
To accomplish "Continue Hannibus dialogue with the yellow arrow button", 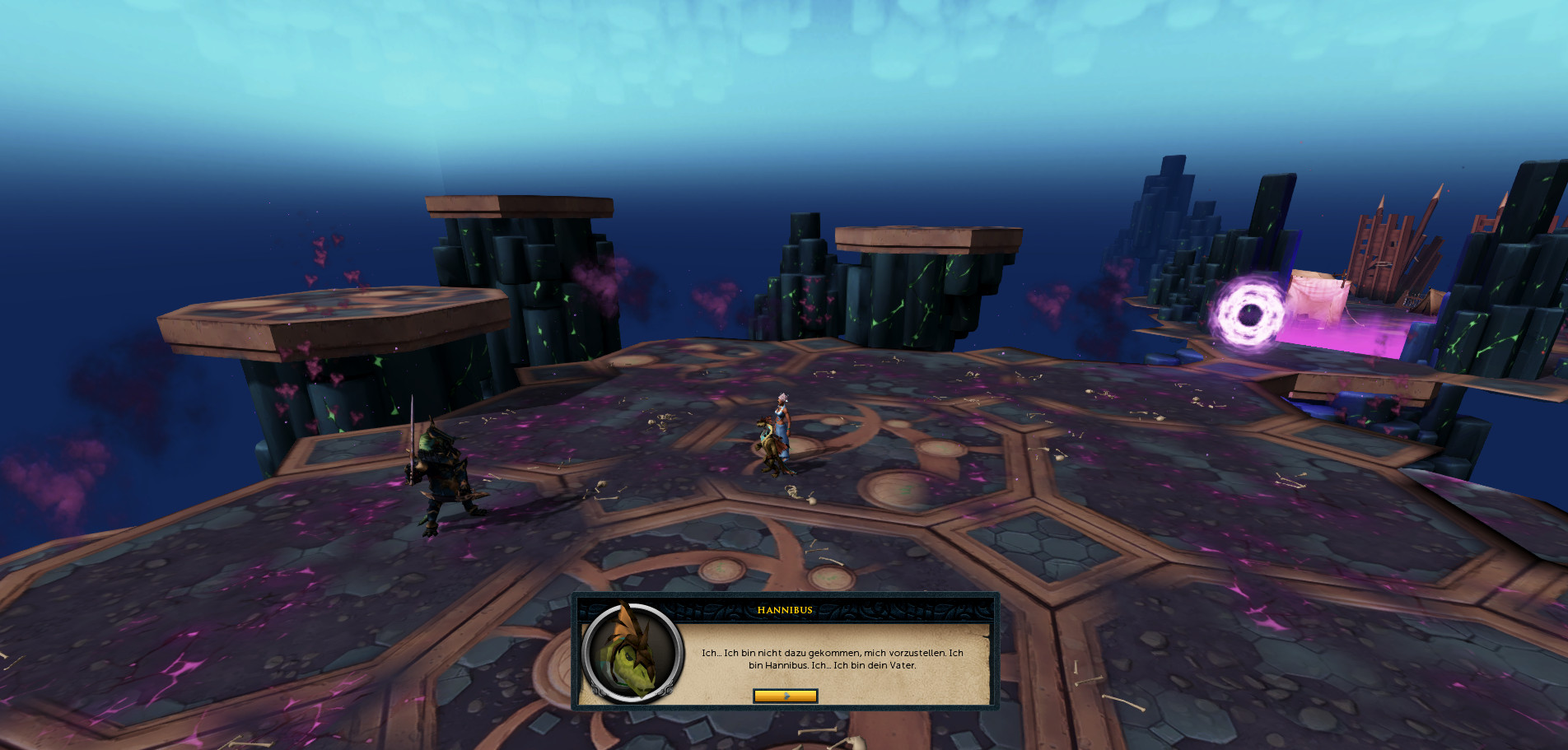I will (x=785, y=696).
